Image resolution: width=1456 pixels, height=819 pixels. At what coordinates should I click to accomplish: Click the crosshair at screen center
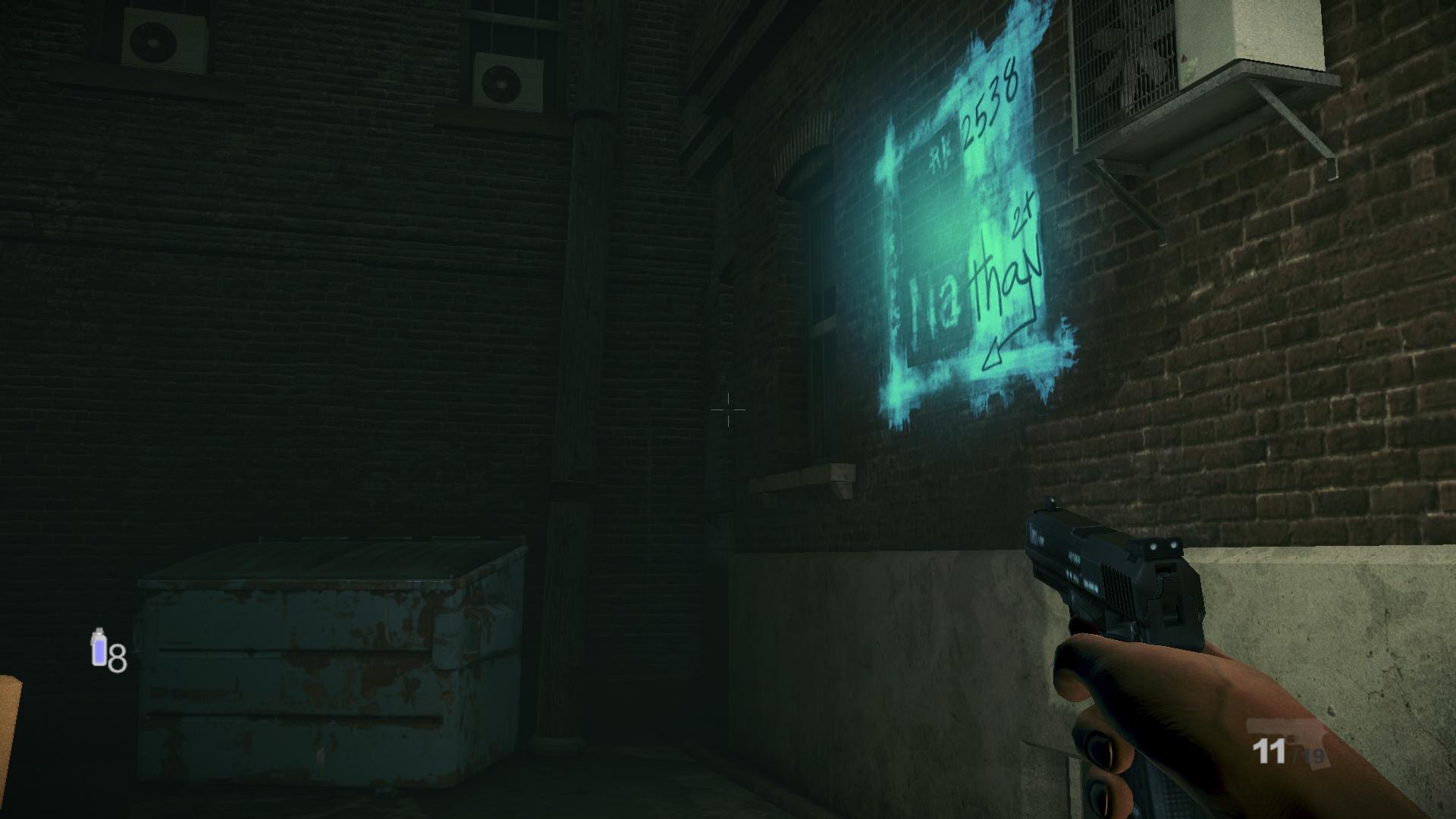click(728, 409)
